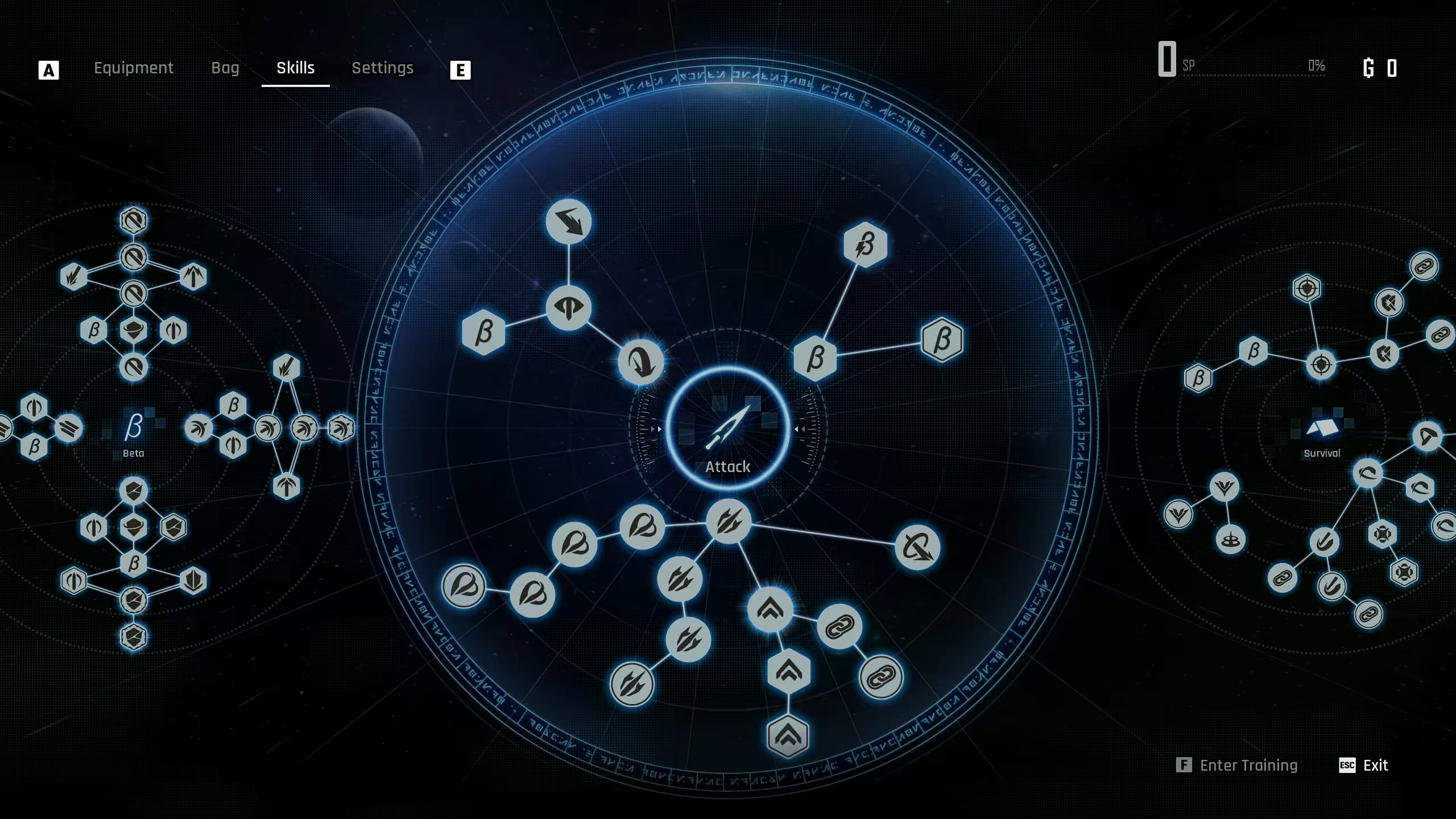Viewport: 1456px width, 819px height.
Task: Pick the bottommost double chevron skill node
Action: tap(788, 737)
